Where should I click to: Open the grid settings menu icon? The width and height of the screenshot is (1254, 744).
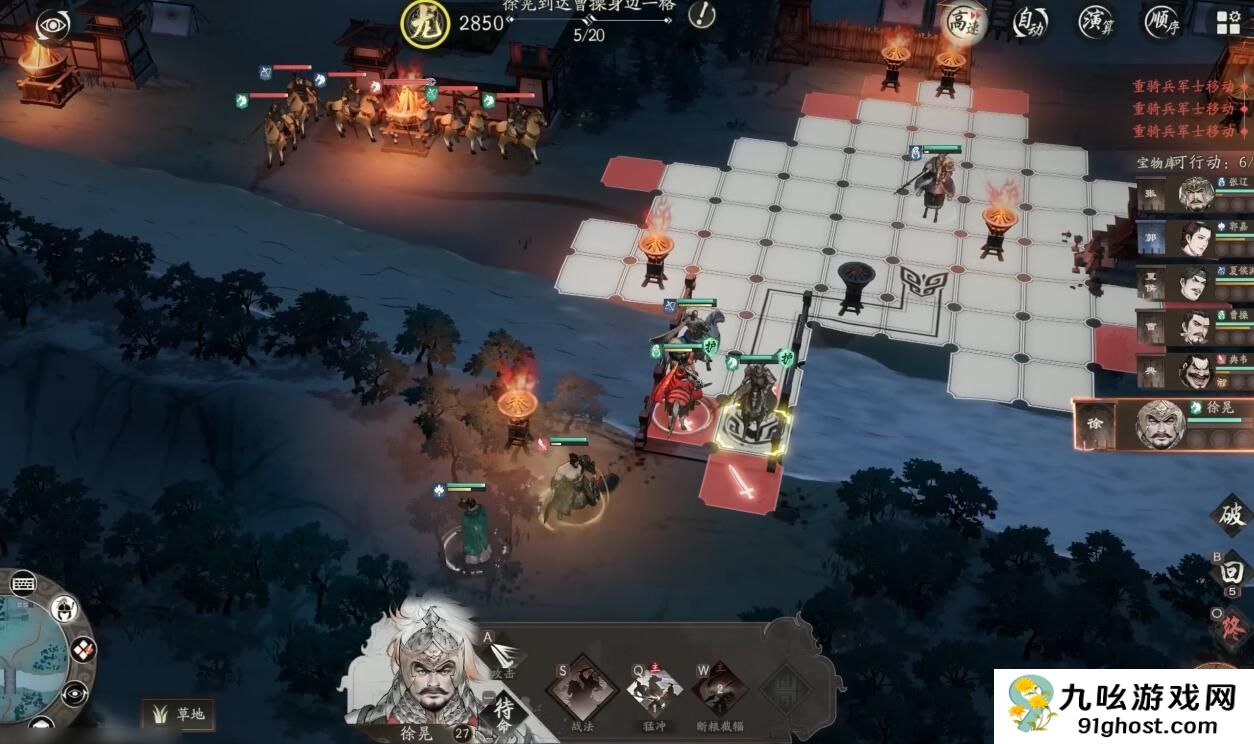pos(1228,23)
